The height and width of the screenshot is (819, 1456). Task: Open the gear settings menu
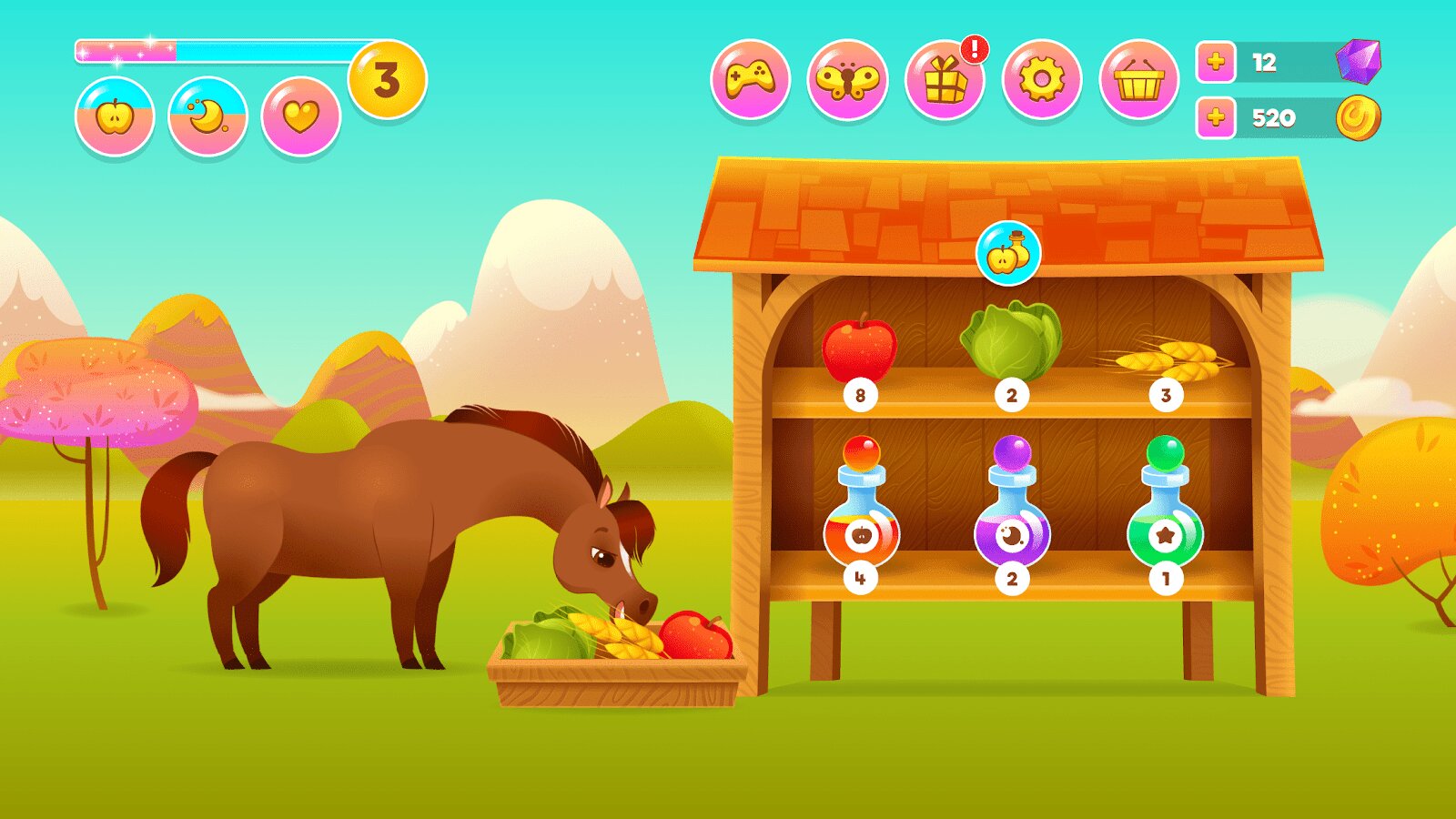pyautogui.click(x=1042, y=79)
